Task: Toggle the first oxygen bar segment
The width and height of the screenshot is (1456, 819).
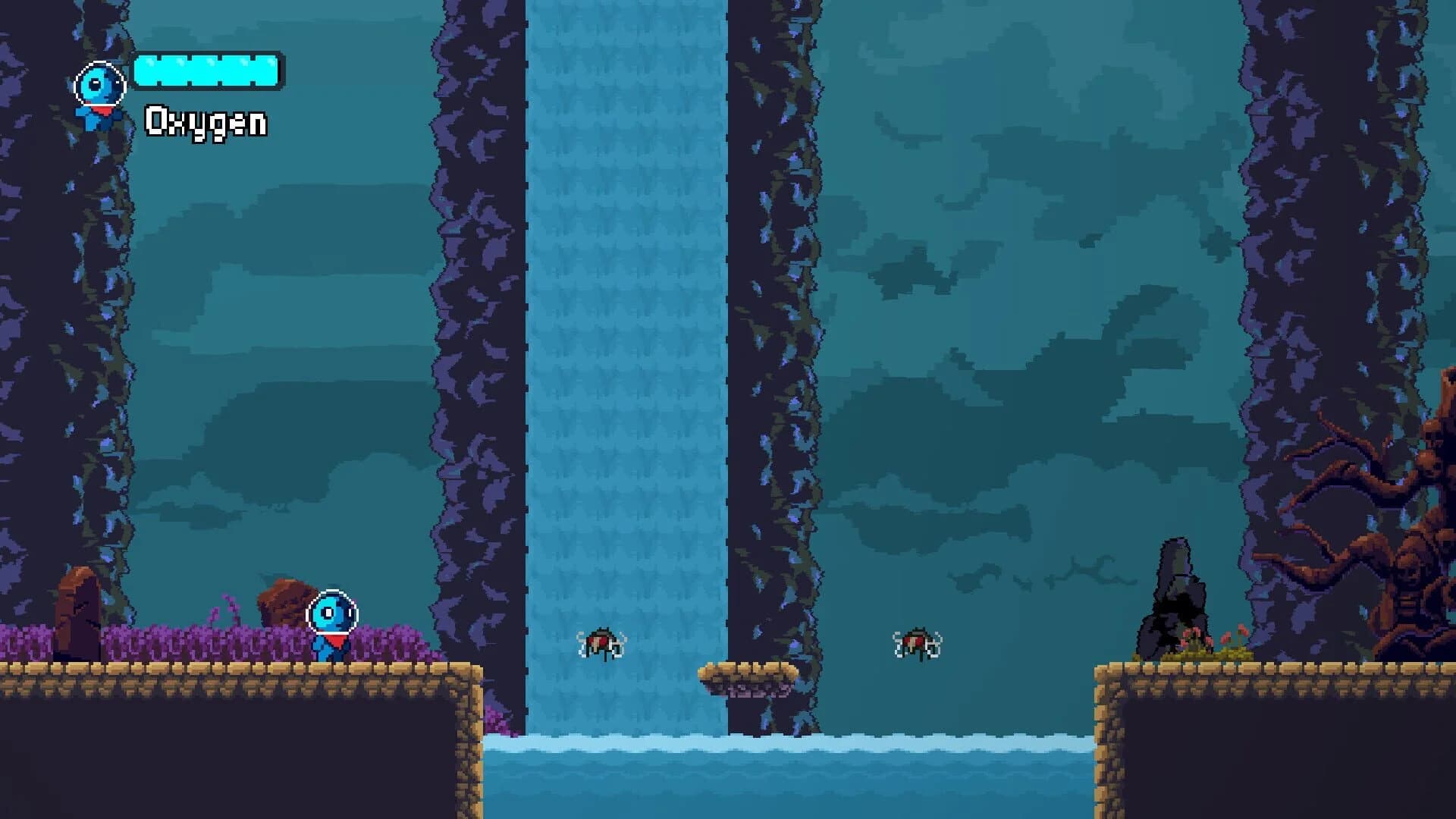Action: coord(149,71)
